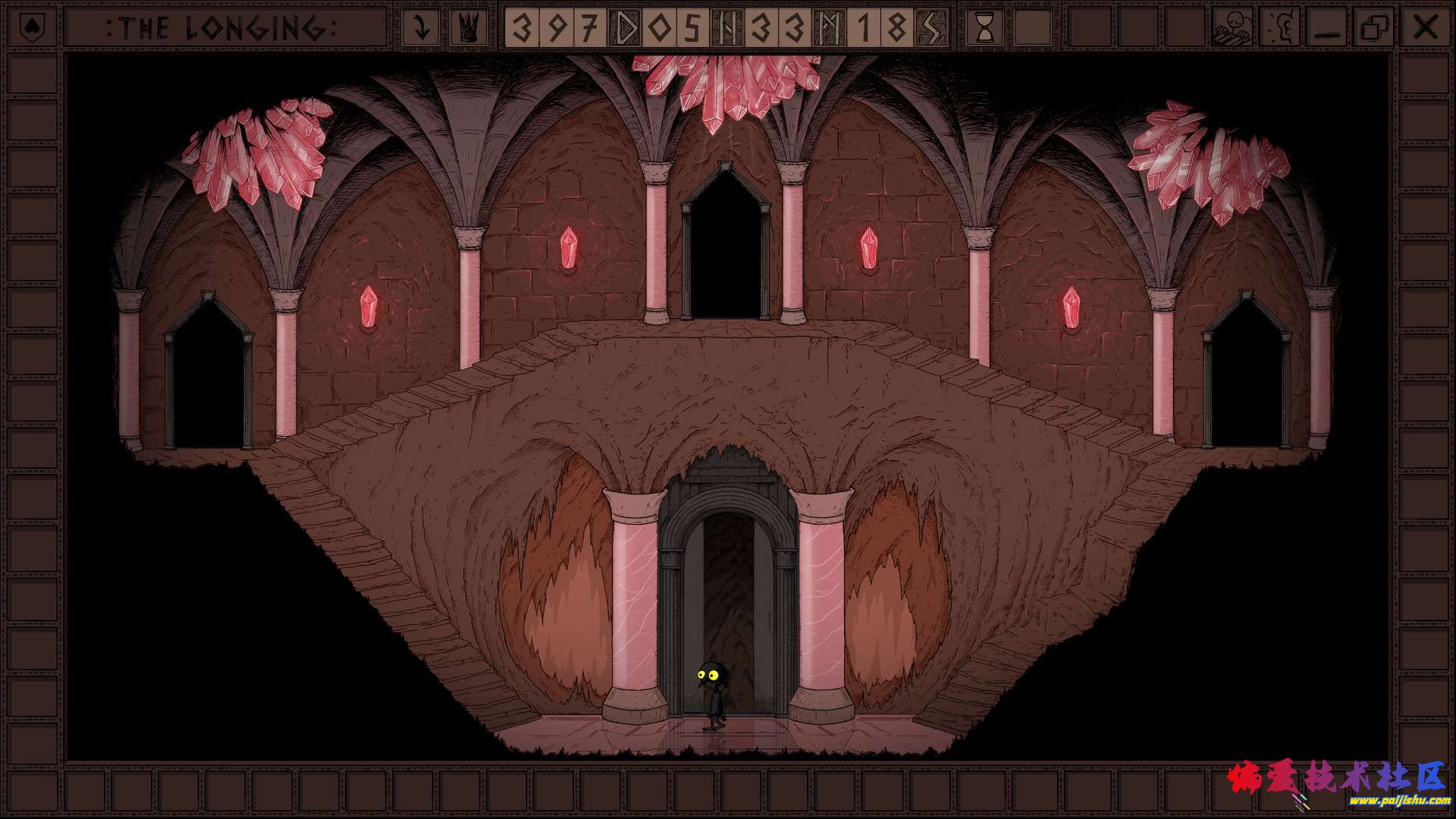Switch window mode with overlapping squares button
1456x819 pixels.
(x=1375, y=28)
